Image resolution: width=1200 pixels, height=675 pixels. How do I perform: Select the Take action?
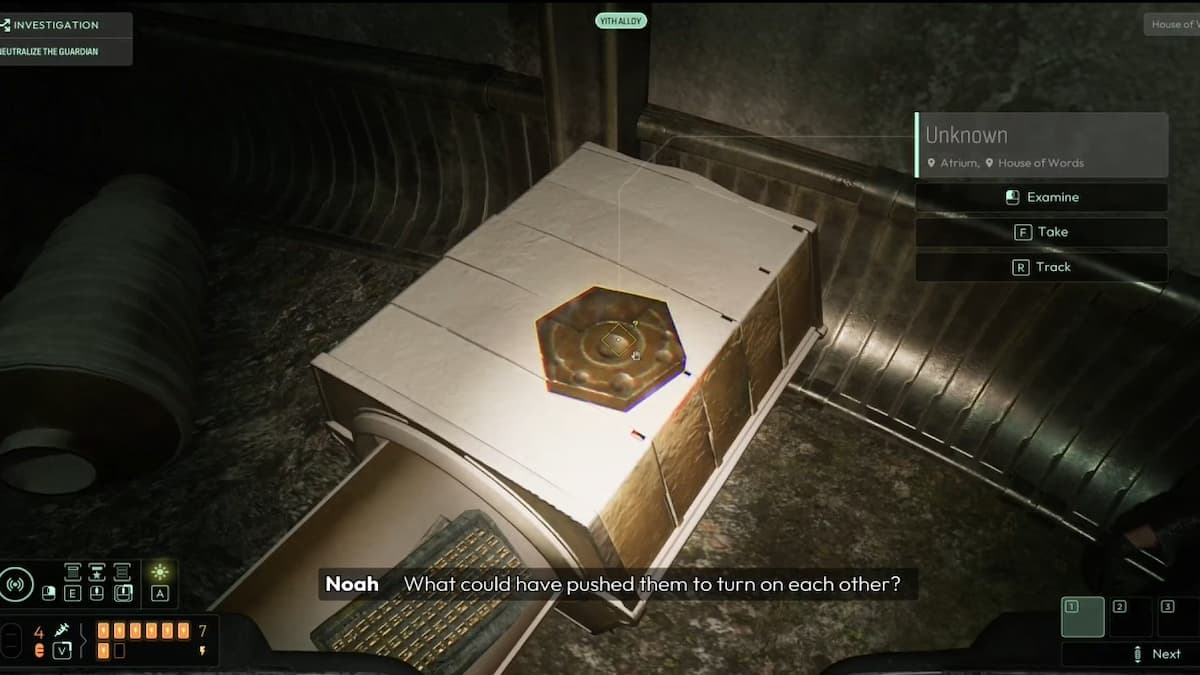(x=1041, y=232)
